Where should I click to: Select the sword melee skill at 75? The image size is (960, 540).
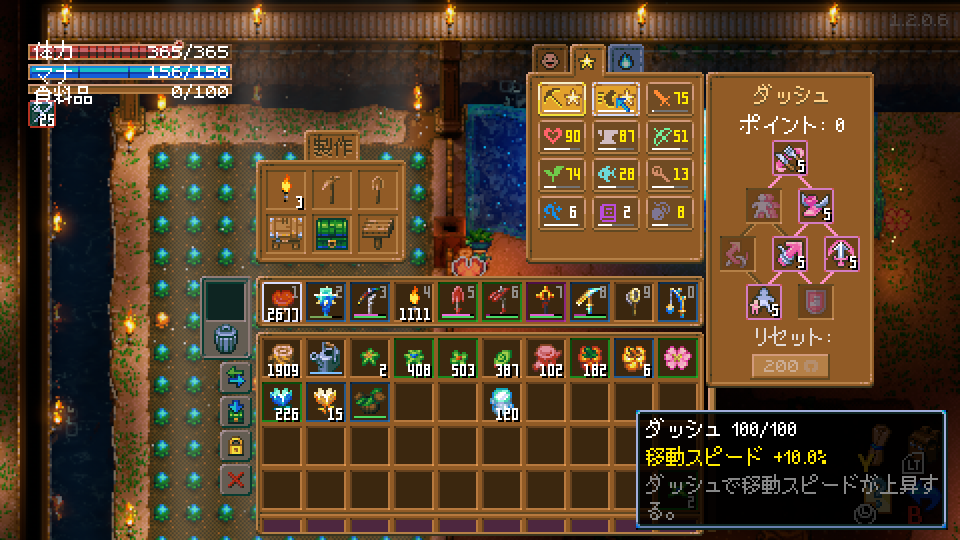point(670,99)
